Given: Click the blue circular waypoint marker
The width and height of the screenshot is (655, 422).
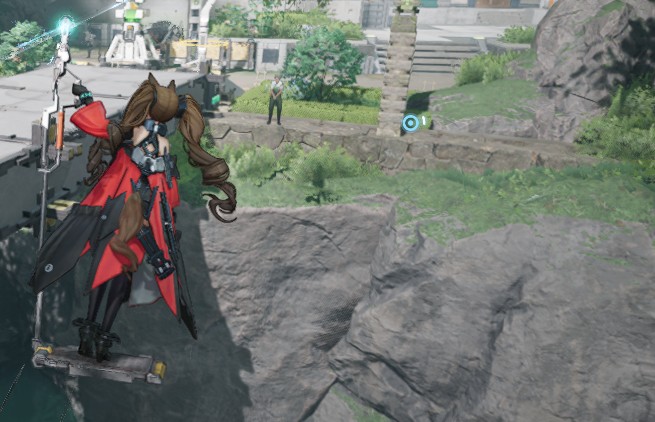Looking at the screenshot, I should pos(410,123).
